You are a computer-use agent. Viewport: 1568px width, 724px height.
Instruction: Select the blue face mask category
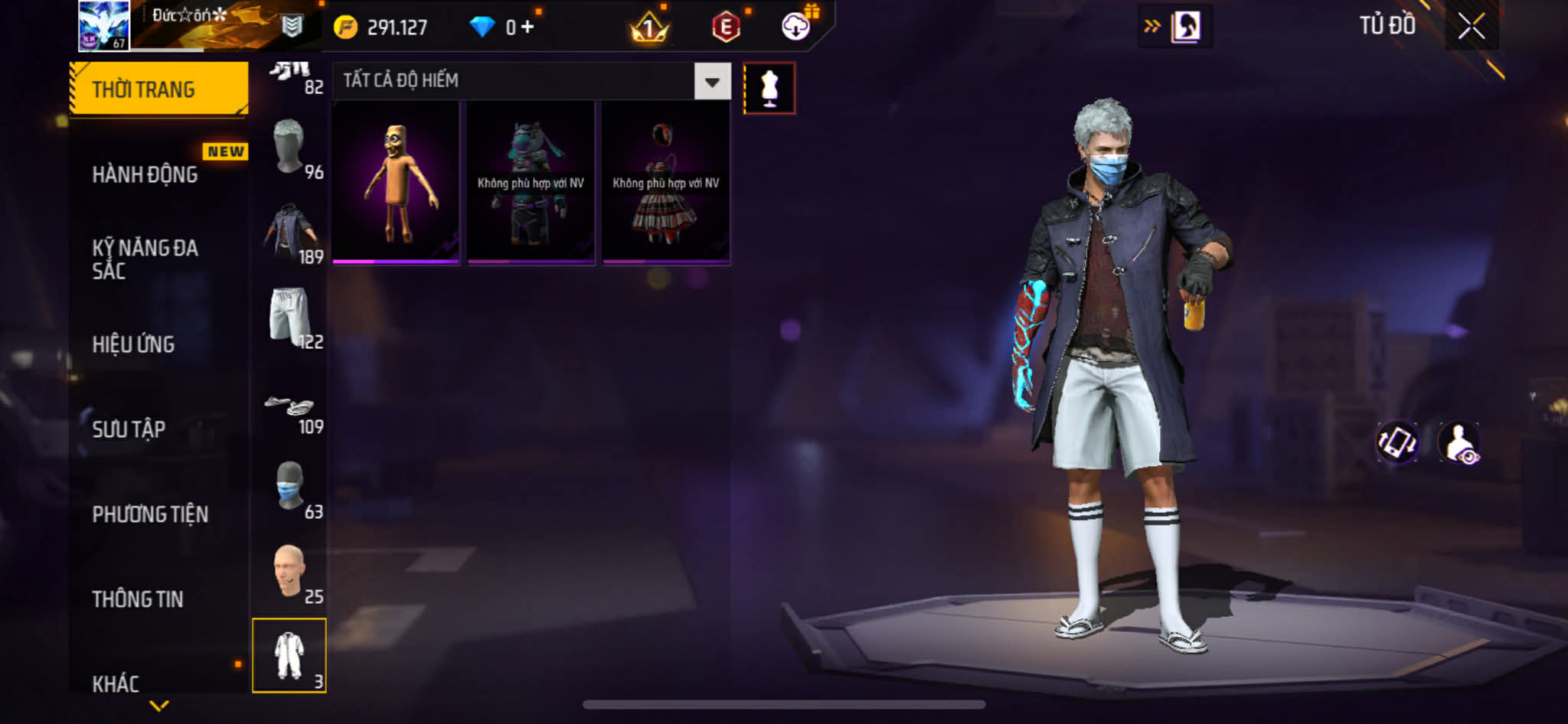(290, 487)
